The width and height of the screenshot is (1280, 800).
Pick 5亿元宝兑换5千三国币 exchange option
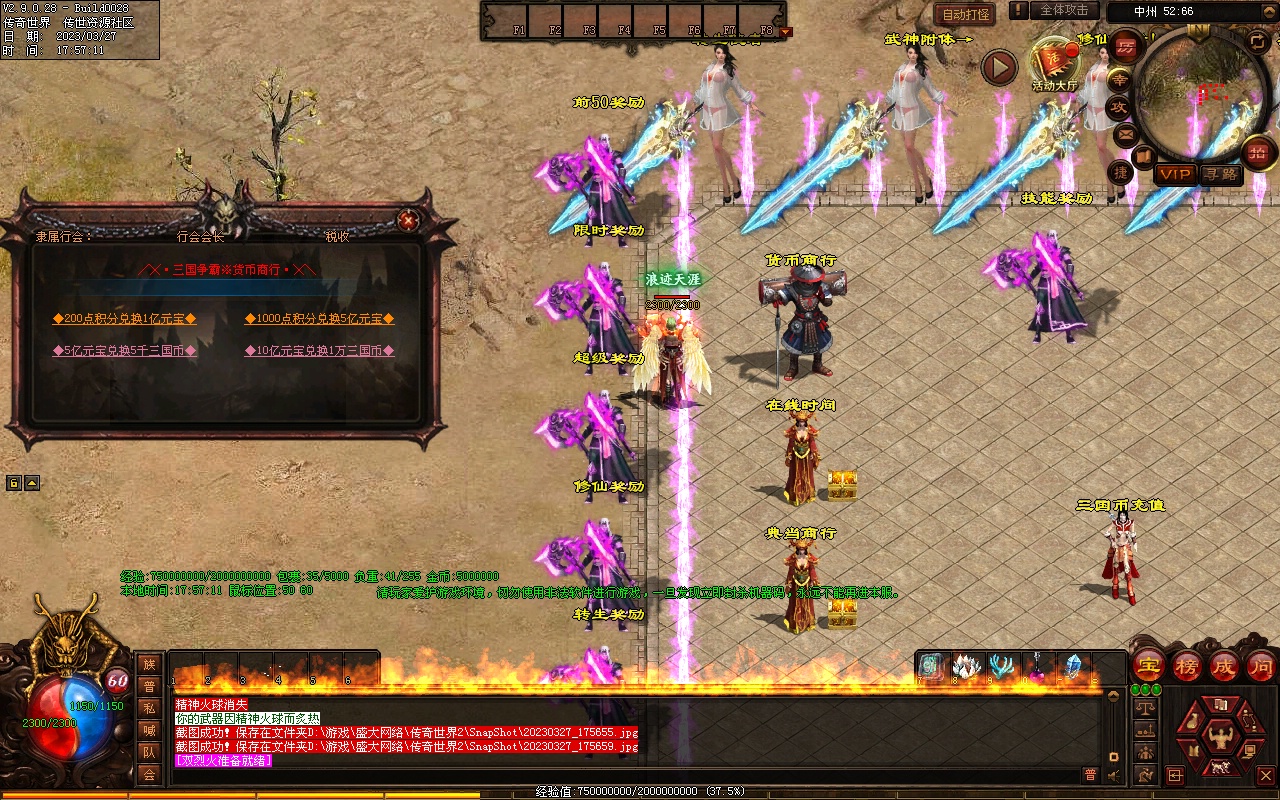124,351
